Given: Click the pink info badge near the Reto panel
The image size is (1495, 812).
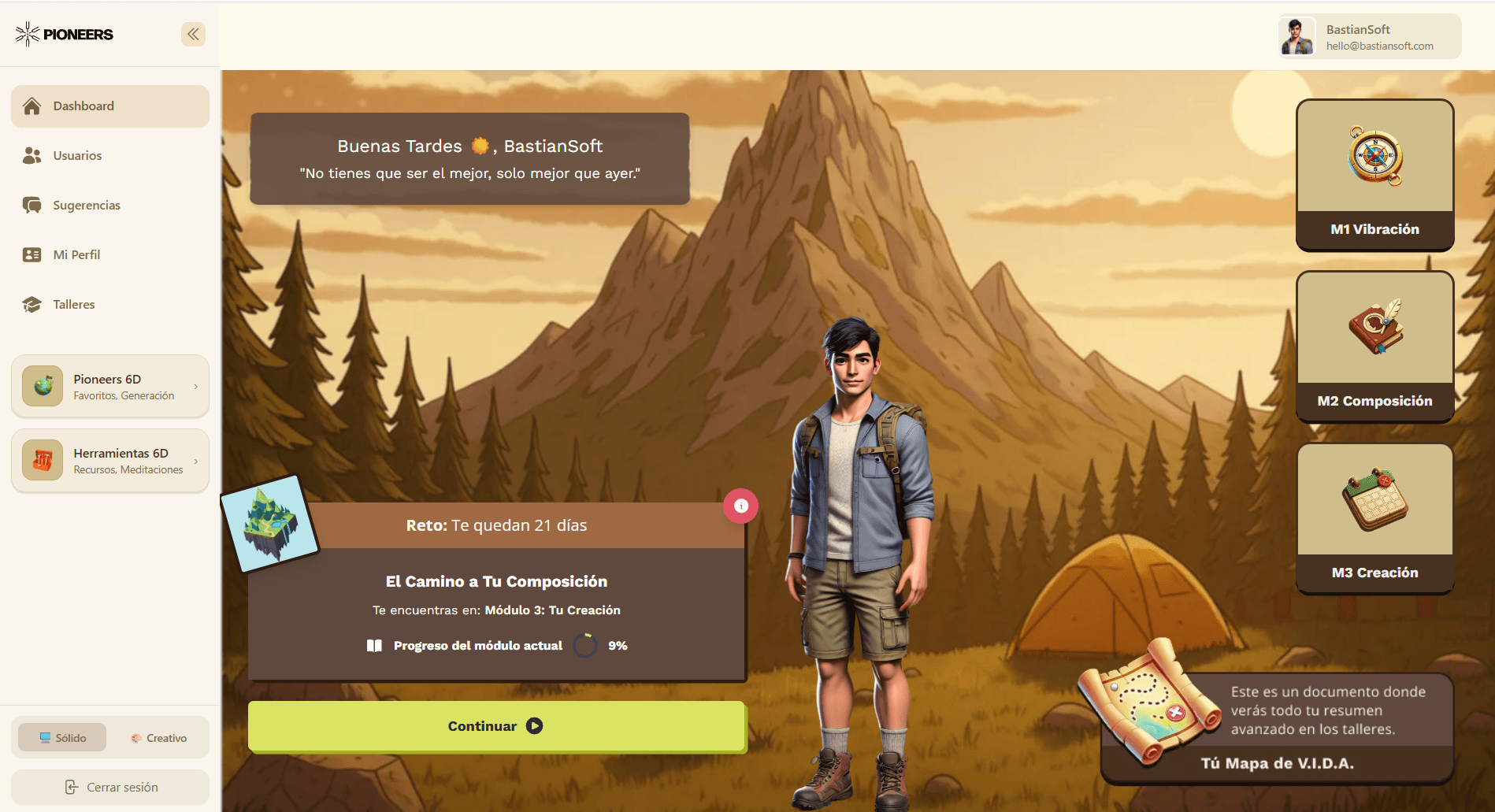Looking at the screenshot, I should (740, 506).
